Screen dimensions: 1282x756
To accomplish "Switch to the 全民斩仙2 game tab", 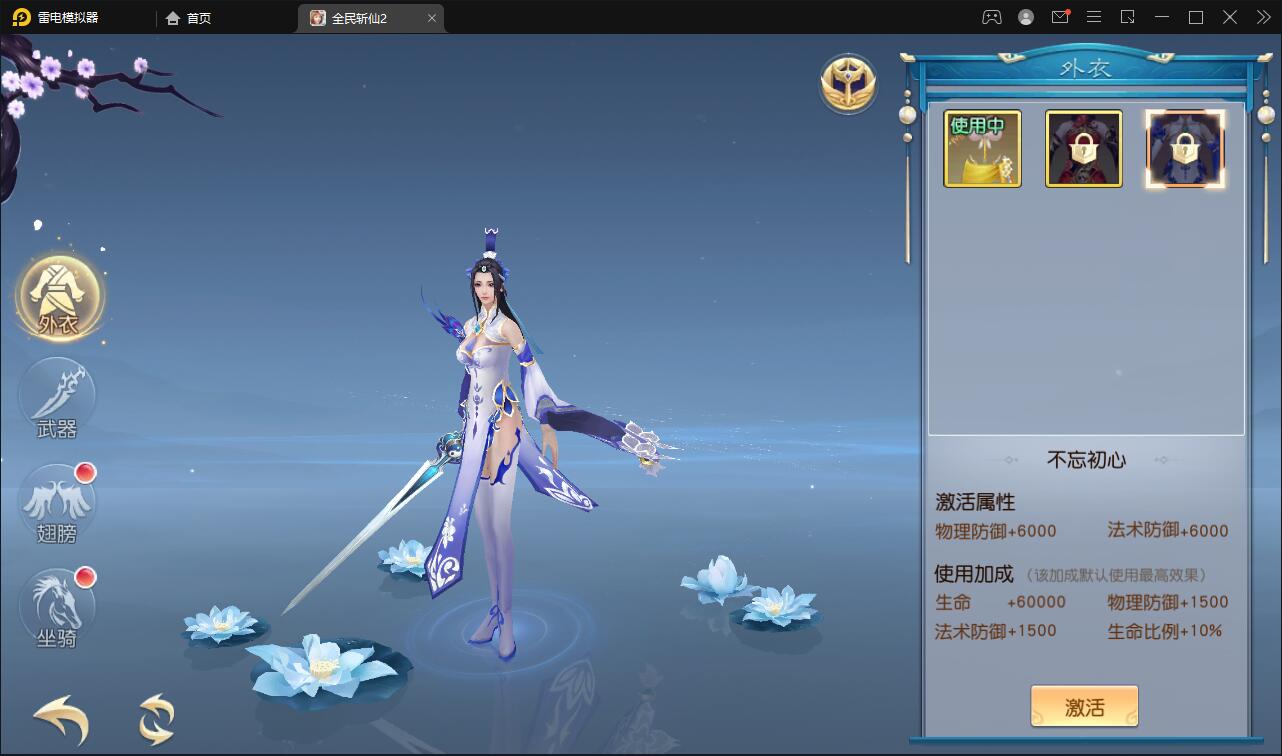I will click(367, 17).
